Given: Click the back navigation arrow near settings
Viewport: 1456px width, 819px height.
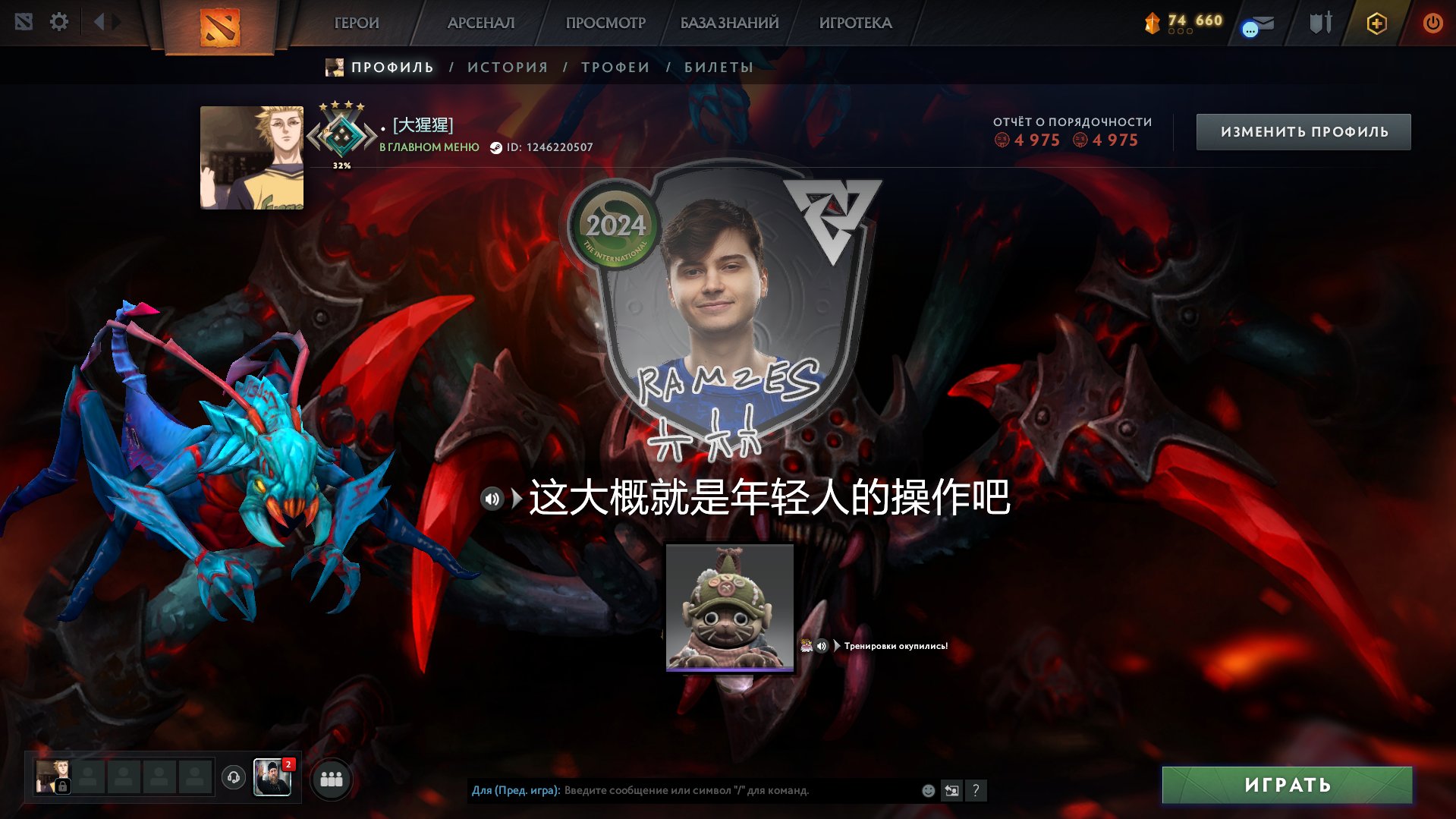Looking at the screenshot, I should [99, 22].
